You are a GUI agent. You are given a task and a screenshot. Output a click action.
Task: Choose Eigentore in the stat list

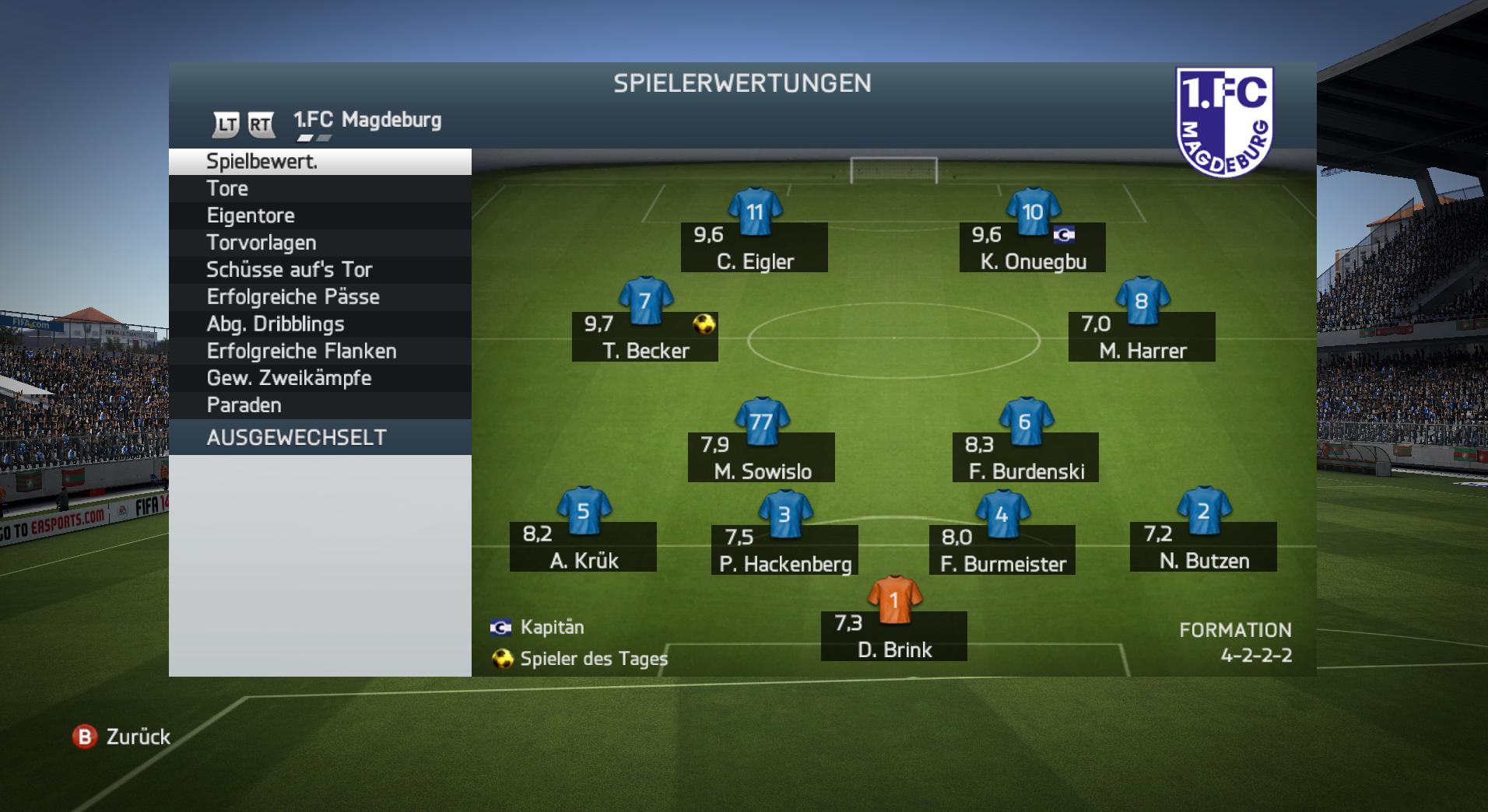pyautogui.click(x=319, y=215)
